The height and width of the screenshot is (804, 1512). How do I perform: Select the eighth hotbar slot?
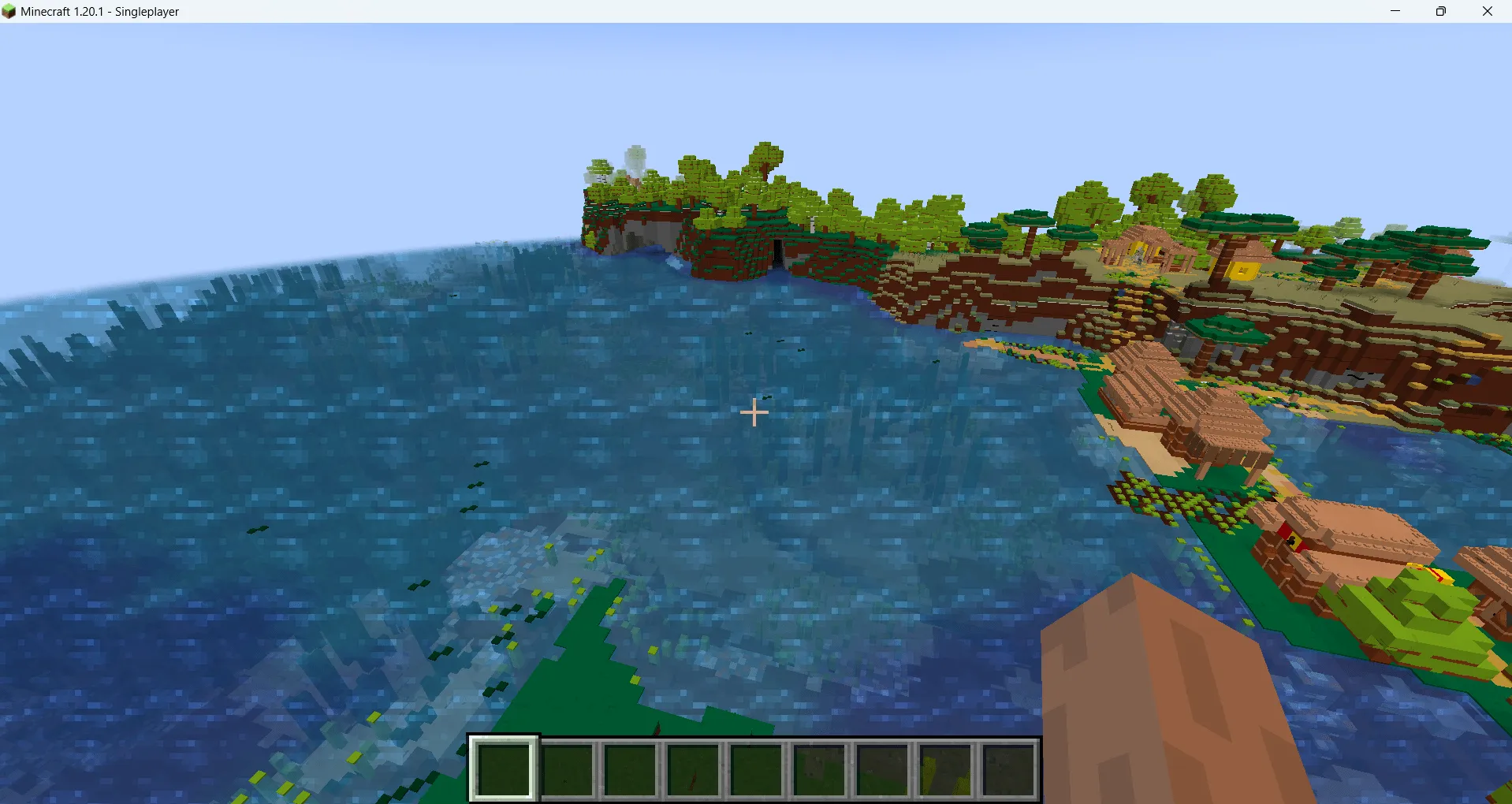click(946, 769)
